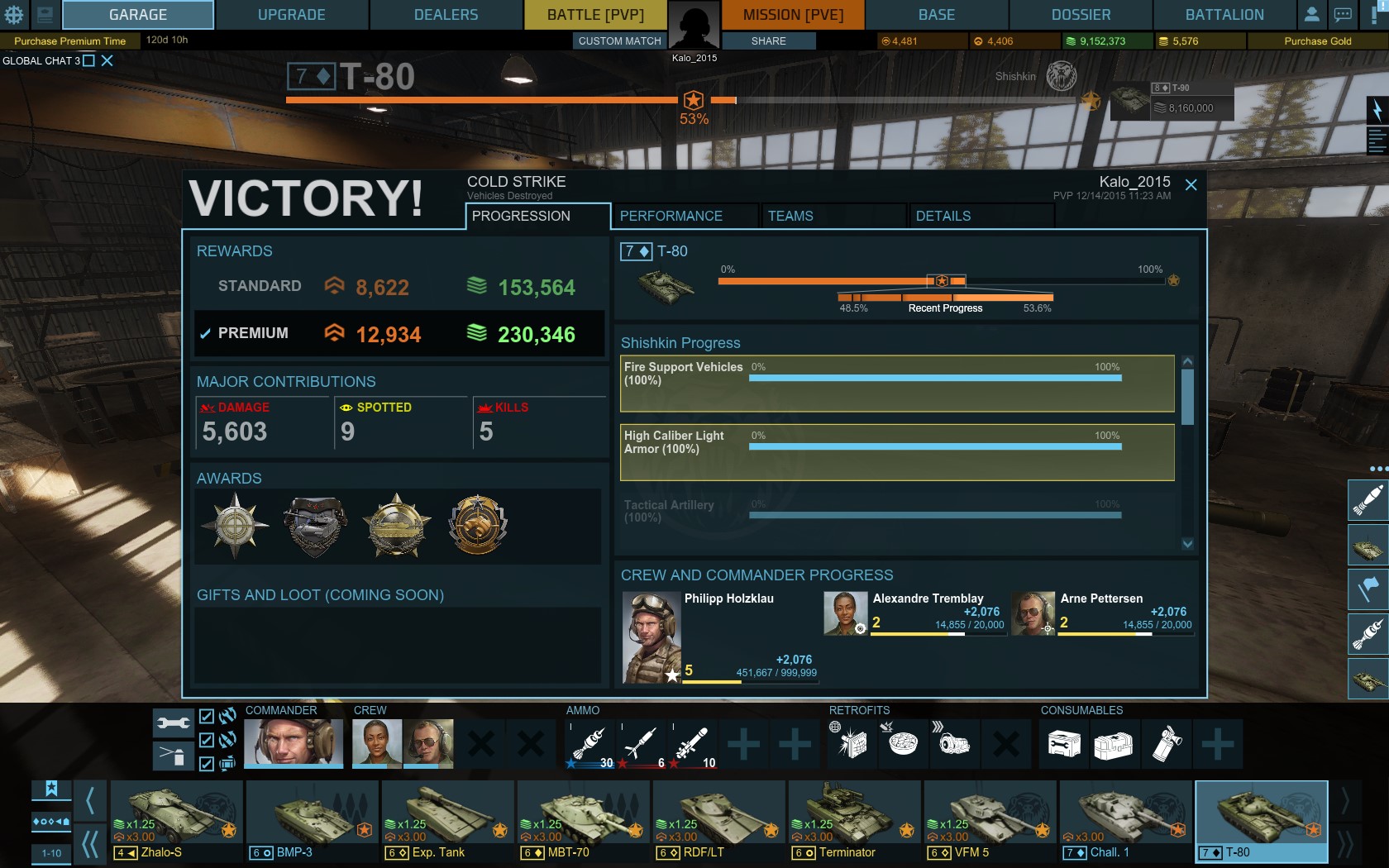Click the Custom Match button
1389x868 pixels.
coord(619,41)
